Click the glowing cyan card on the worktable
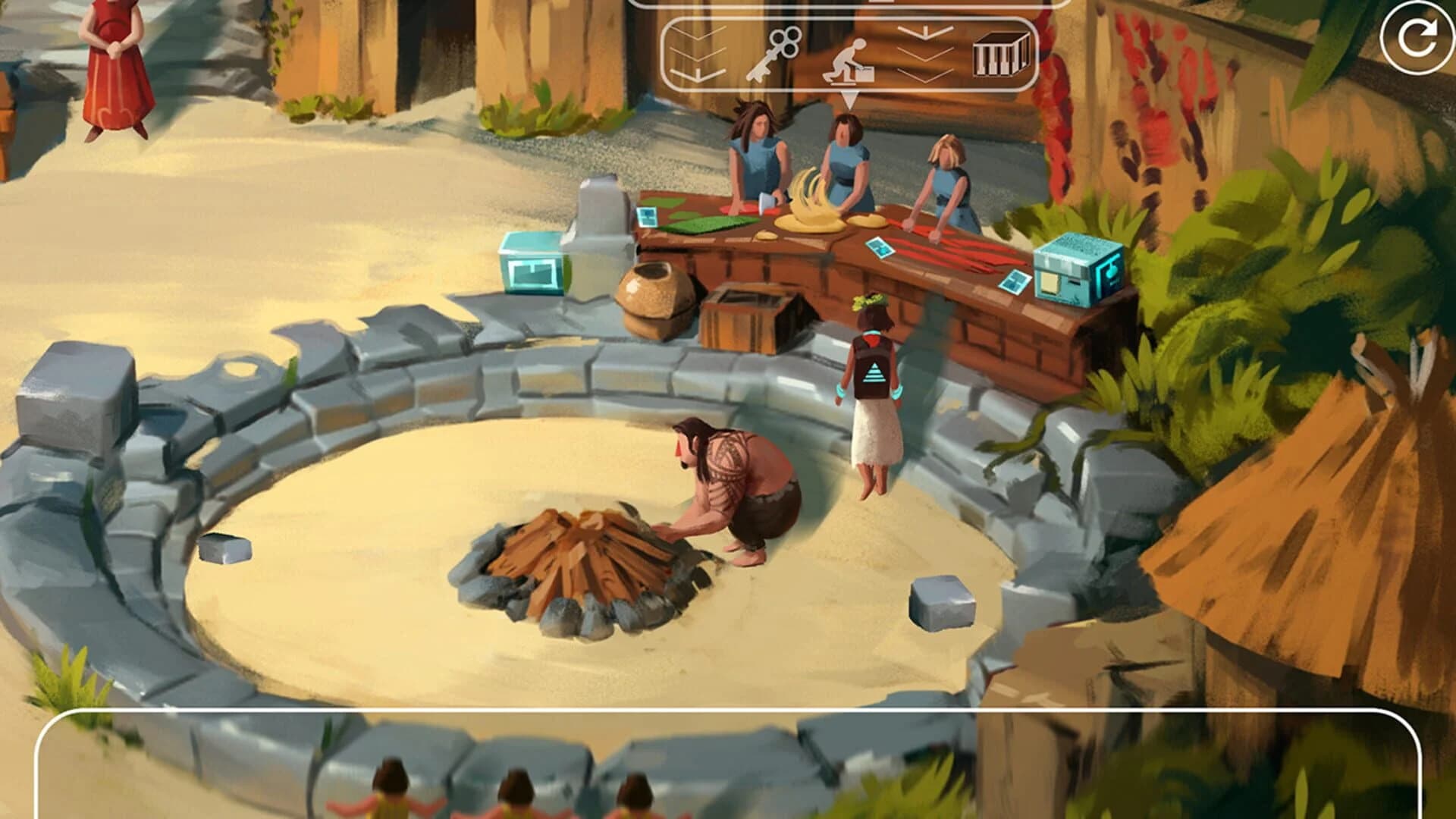This screenshot has height=819, width=1456. 648,217
